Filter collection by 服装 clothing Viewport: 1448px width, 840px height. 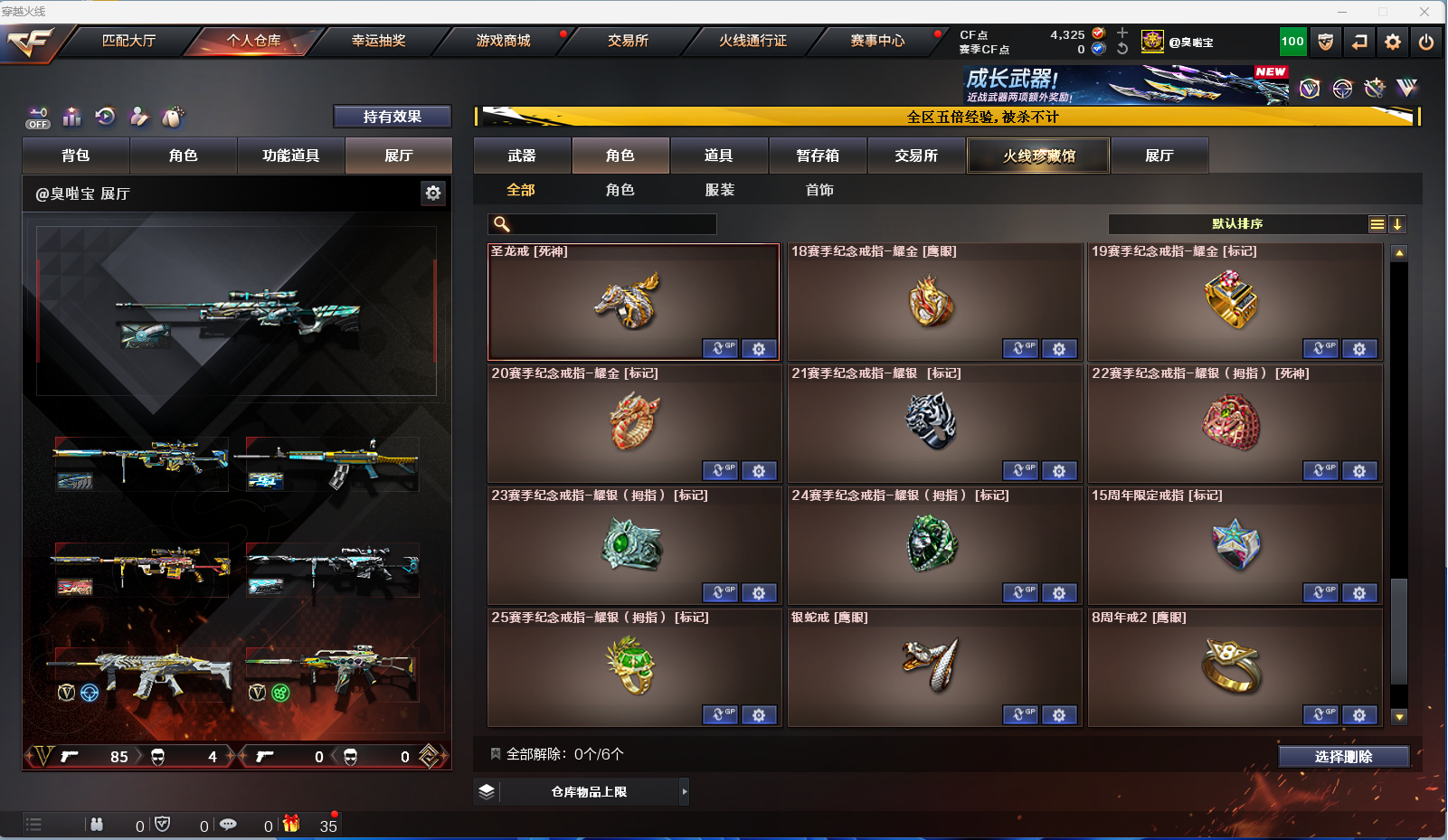(x=720, y=190)
